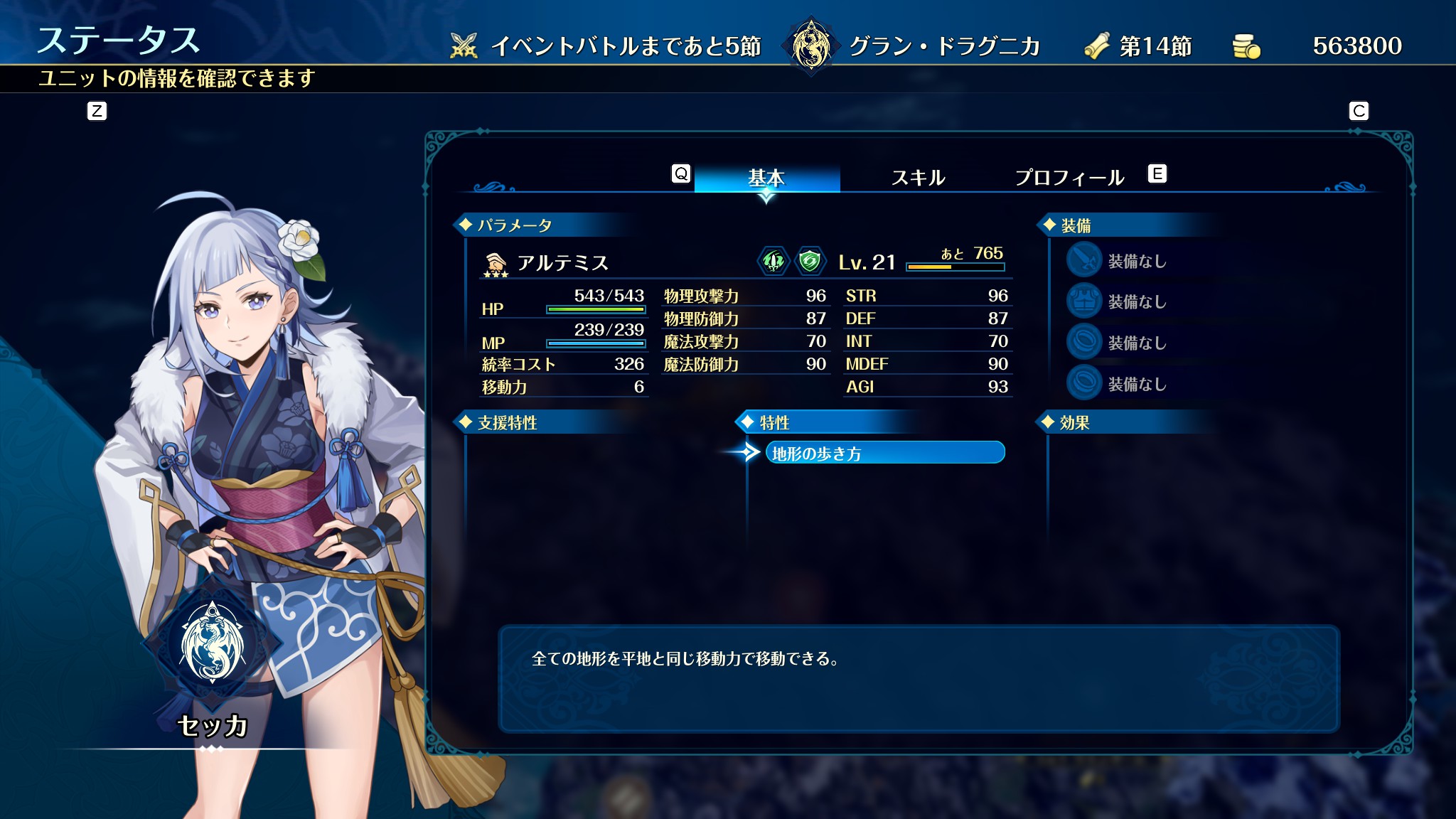Click the アルテミス class name
The image size is (1456, 819).
[x=562, y=263]
